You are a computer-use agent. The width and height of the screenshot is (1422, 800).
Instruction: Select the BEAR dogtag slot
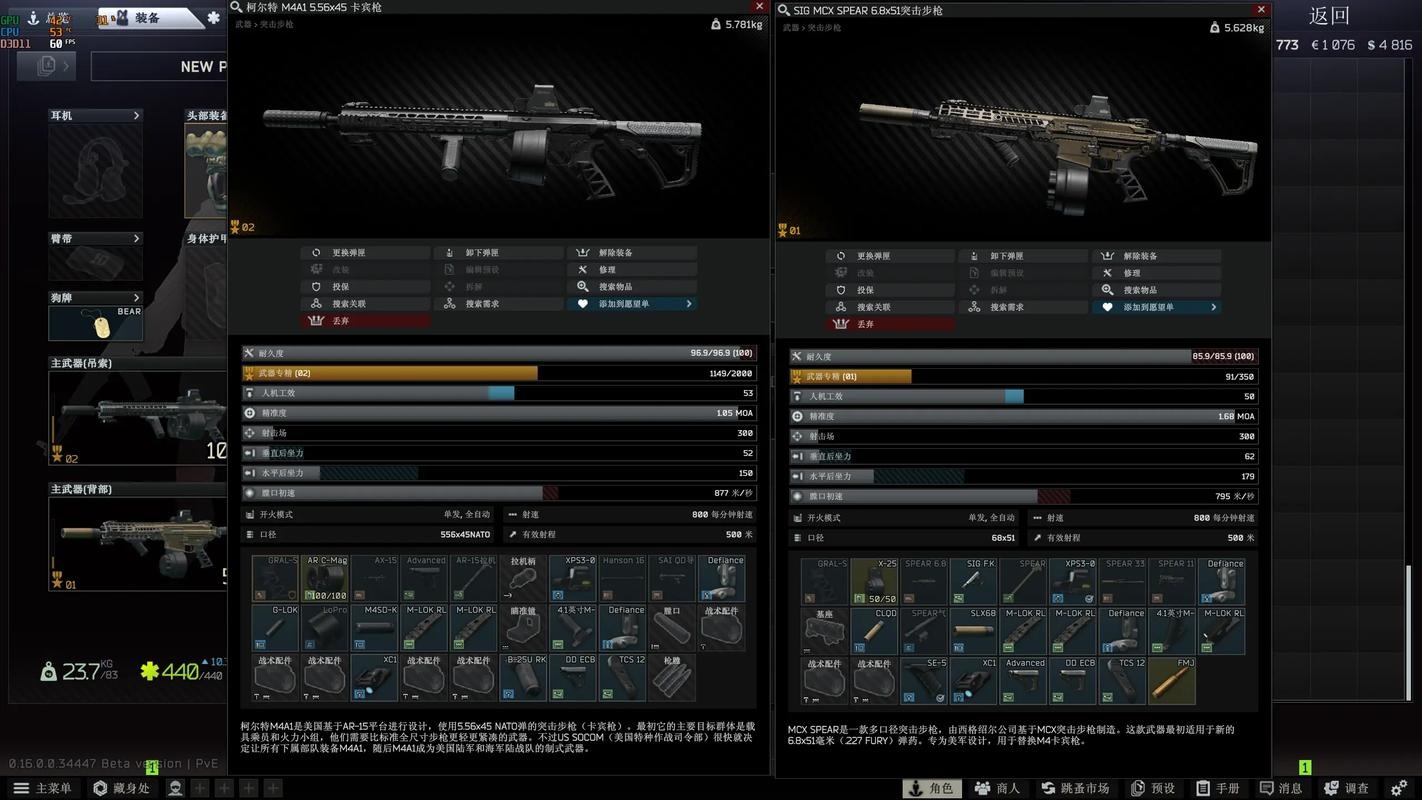coord(95,323)
